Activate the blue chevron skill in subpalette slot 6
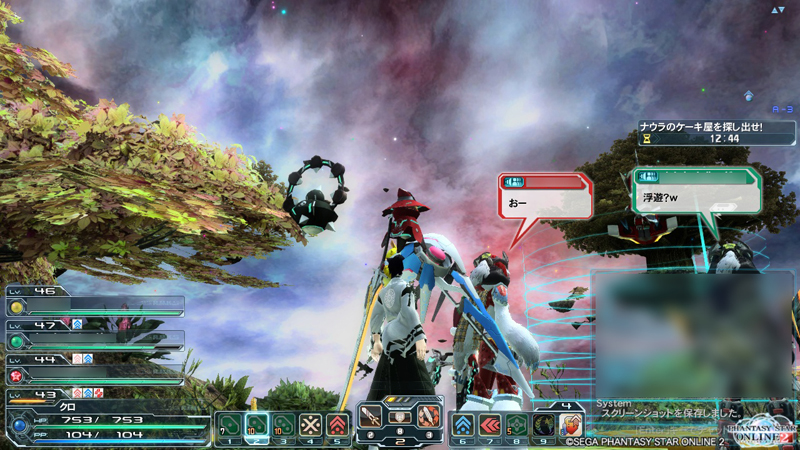The height and width of the screenshot is (450, 800). [463, 424]
